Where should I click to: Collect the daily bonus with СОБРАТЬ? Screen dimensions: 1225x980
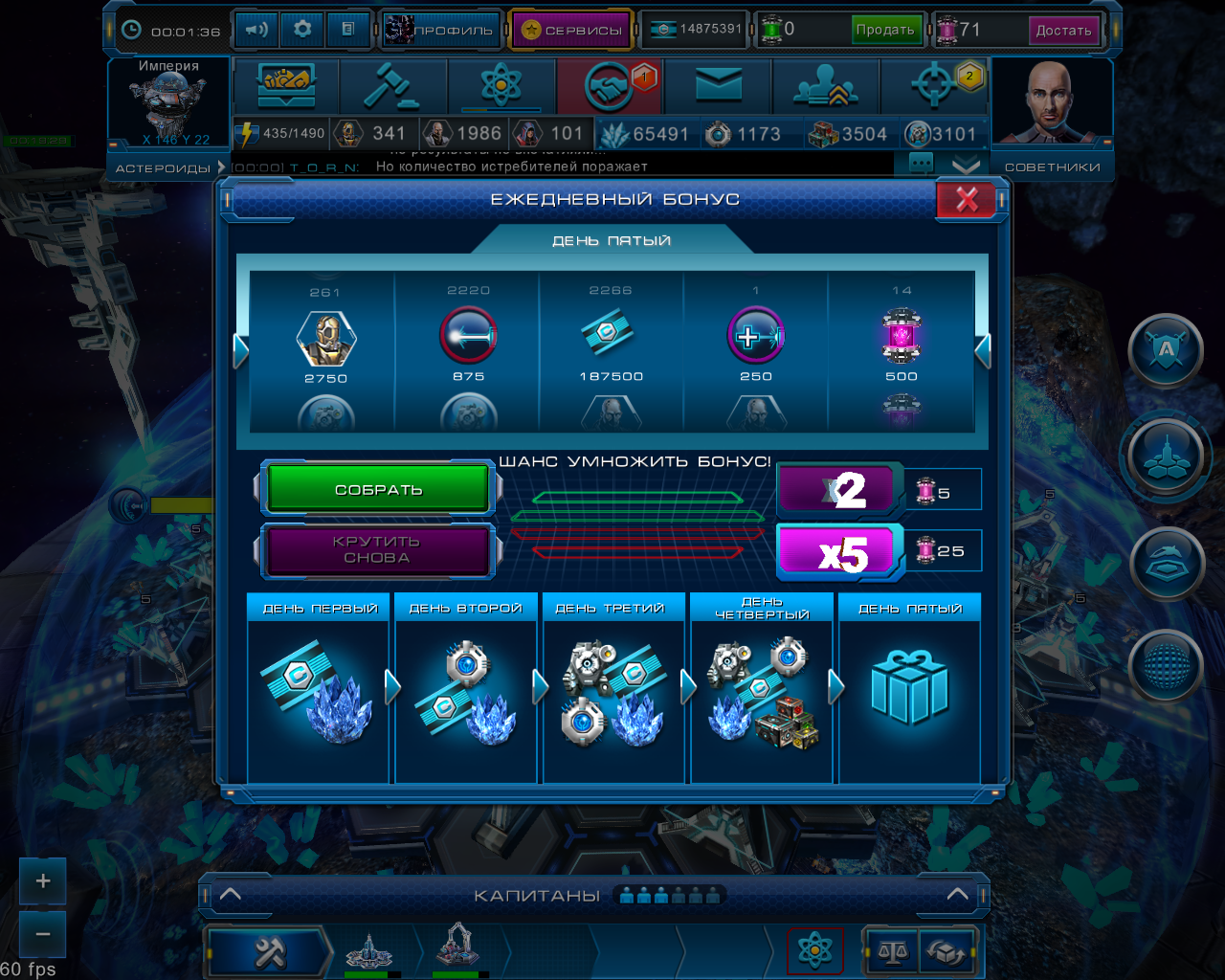[x=378, y=489]
